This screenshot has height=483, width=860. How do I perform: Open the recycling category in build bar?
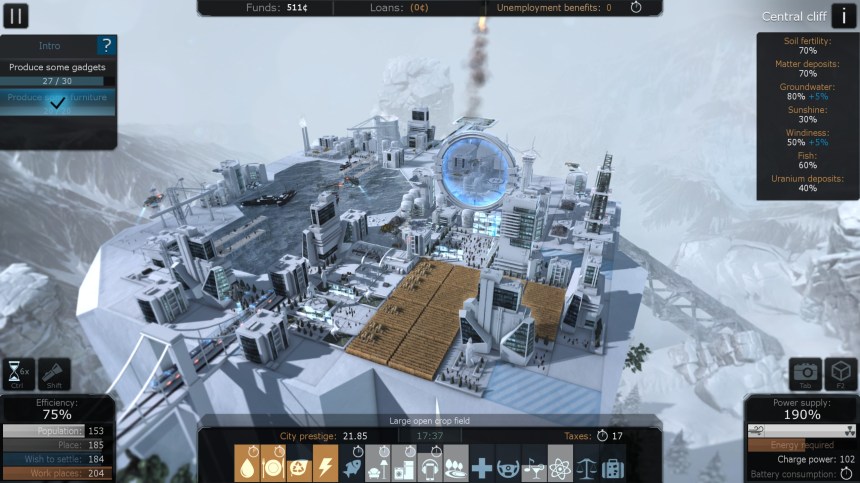pos(299,465)
